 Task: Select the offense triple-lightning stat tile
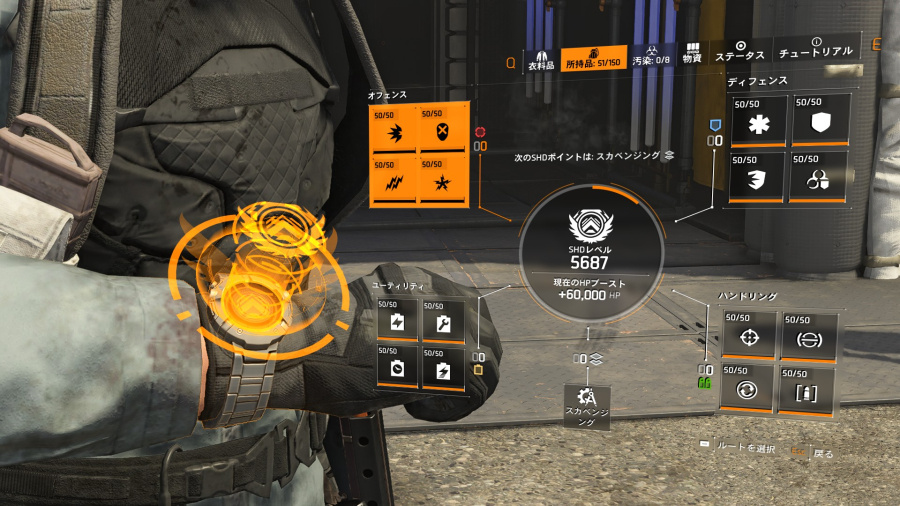coord(393,181)
